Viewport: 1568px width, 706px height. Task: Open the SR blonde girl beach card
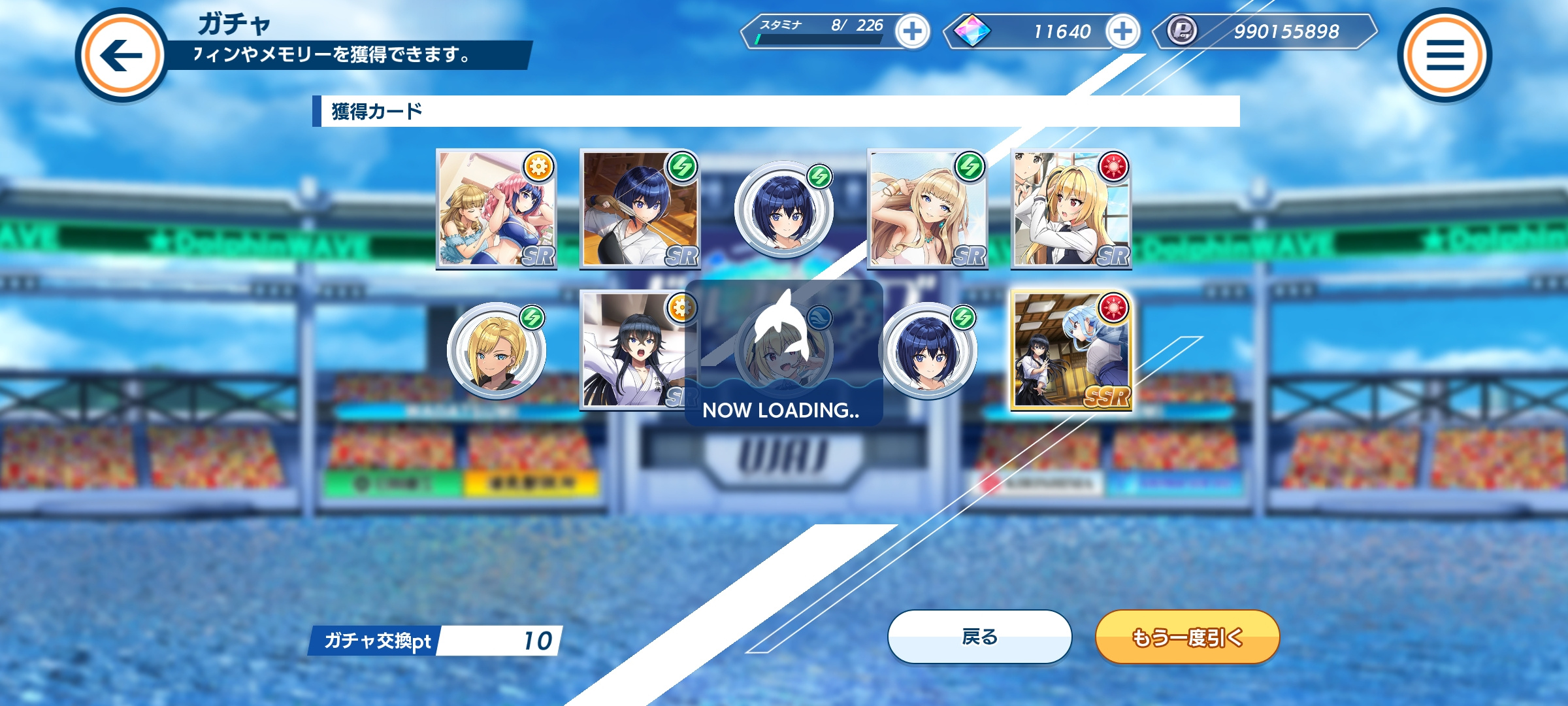(927, 209)
